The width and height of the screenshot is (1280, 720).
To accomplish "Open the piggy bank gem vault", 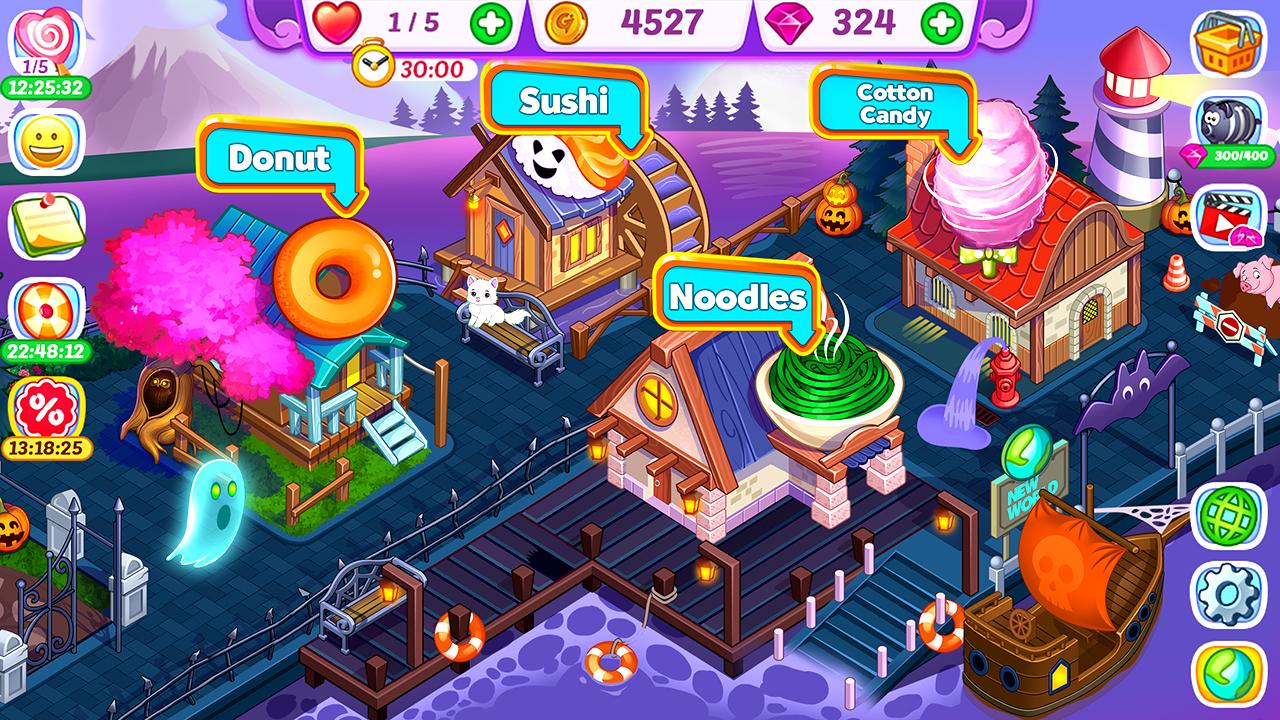I will coord(1228,121).
